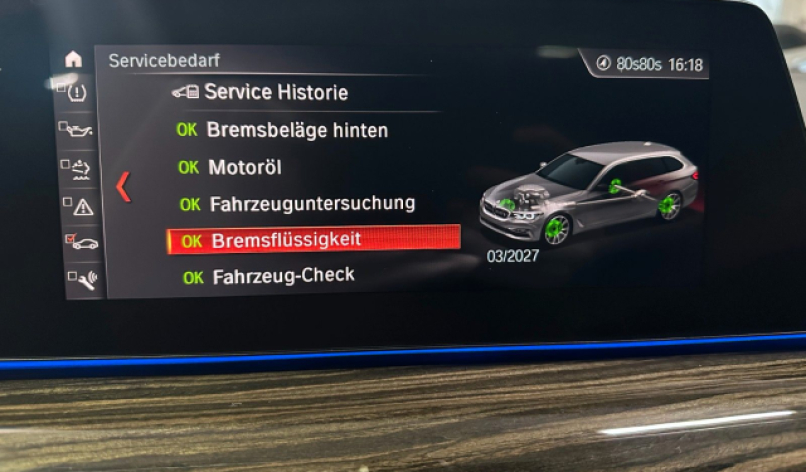Viewport: 806px width, 472px height.
Task: Select the Bremsbeläge hinten row
Action: [x=296, y=129]
